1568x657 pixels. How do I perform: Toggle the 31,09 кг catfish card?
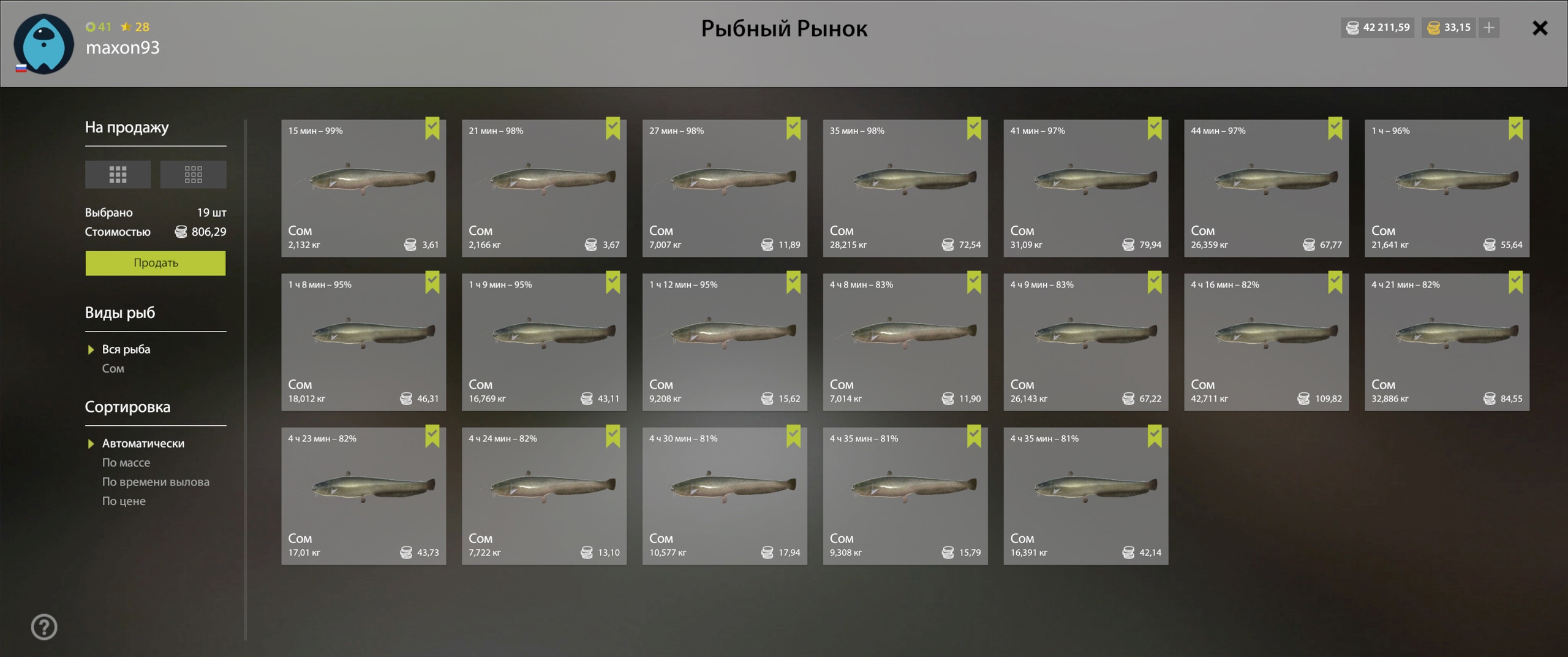[1085, 188]
